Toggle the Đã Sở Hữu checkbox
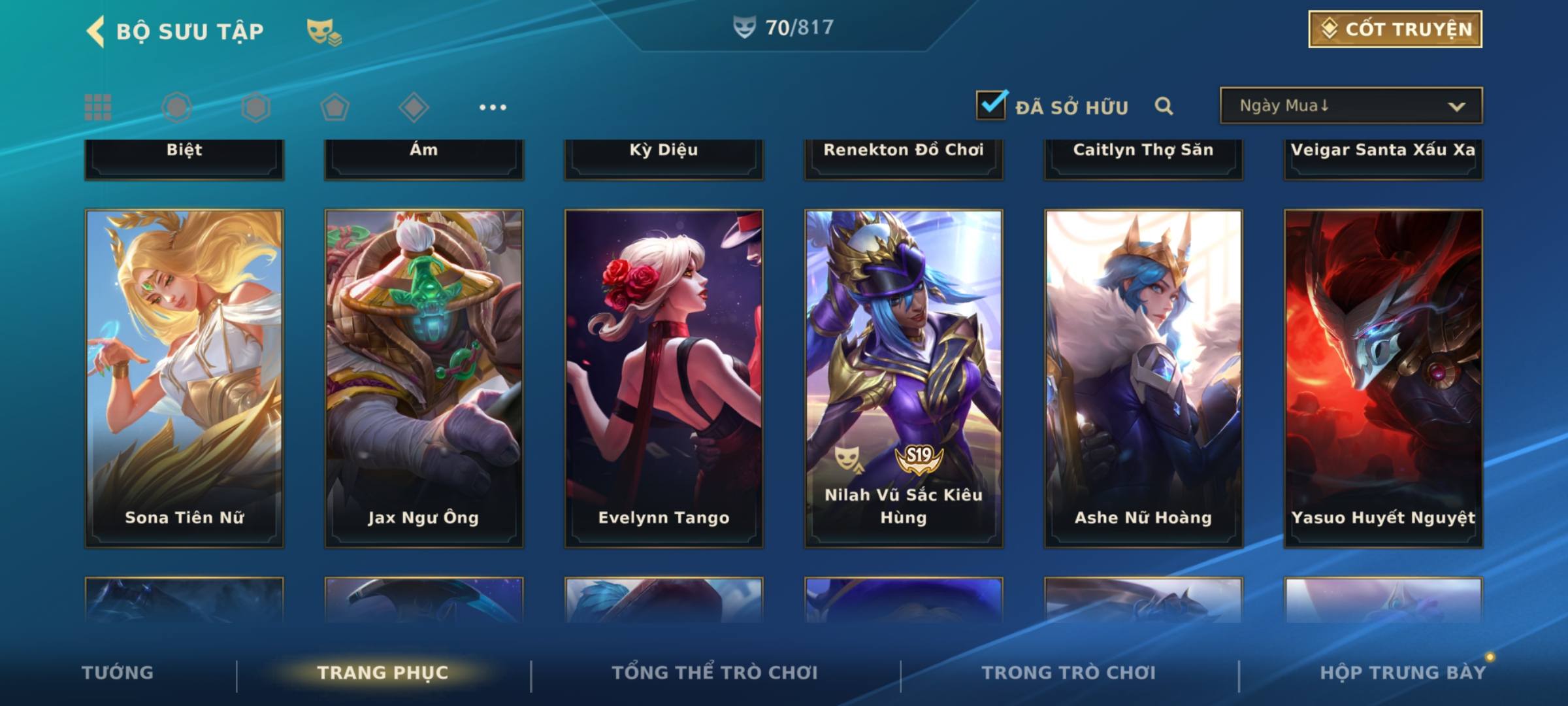This screenshot has width=1568, height=706. pyautogui.click(x=991, y=105)
